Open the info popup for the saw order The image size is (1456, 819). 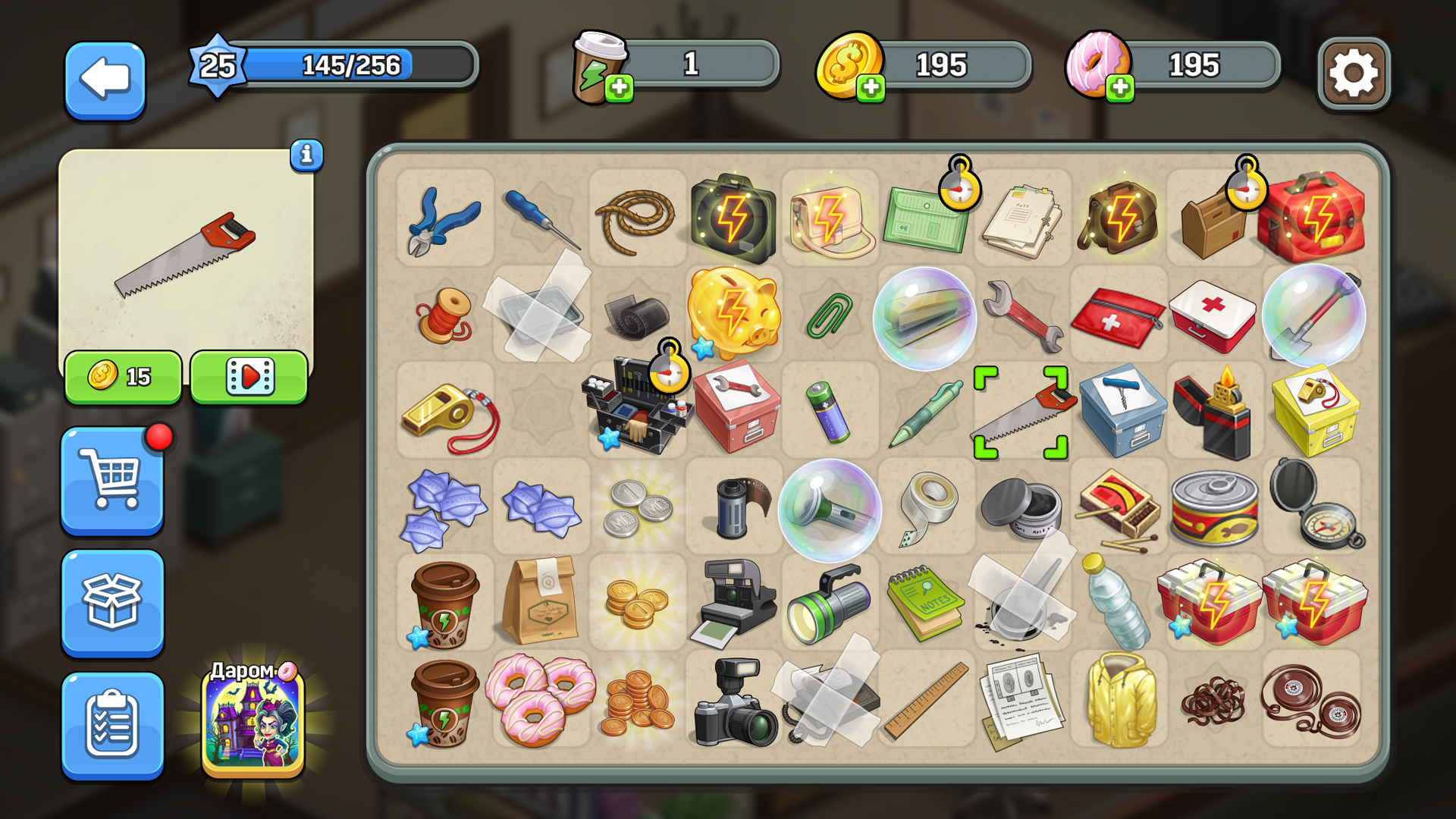pyautogui.click(x=306, y=157)
